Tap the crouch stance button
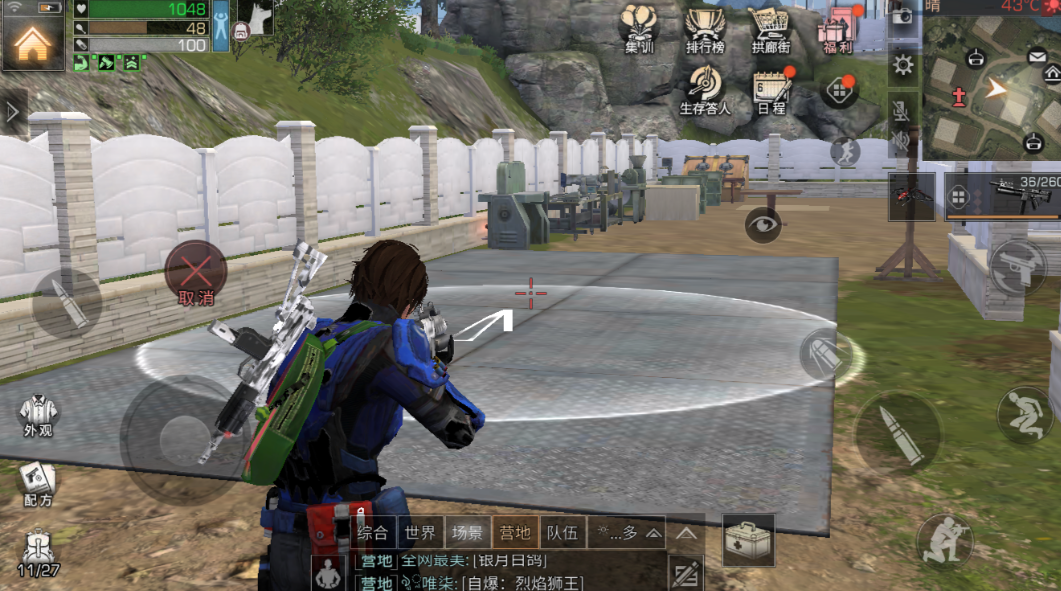Screen dimensions: 1061x591 1025,414
